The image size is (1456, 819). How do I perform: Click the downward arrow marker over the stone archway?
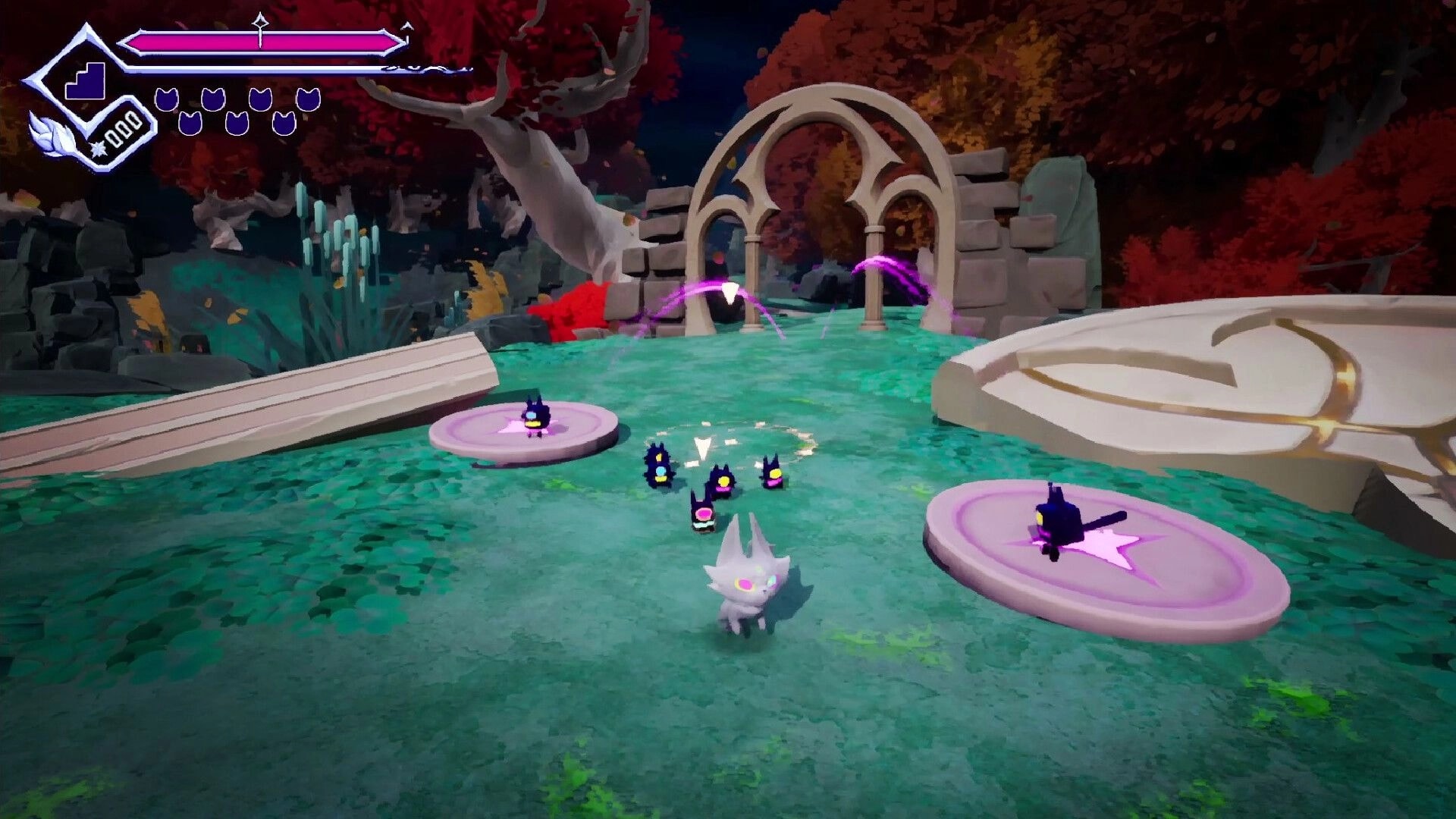(x=730, y=293)
